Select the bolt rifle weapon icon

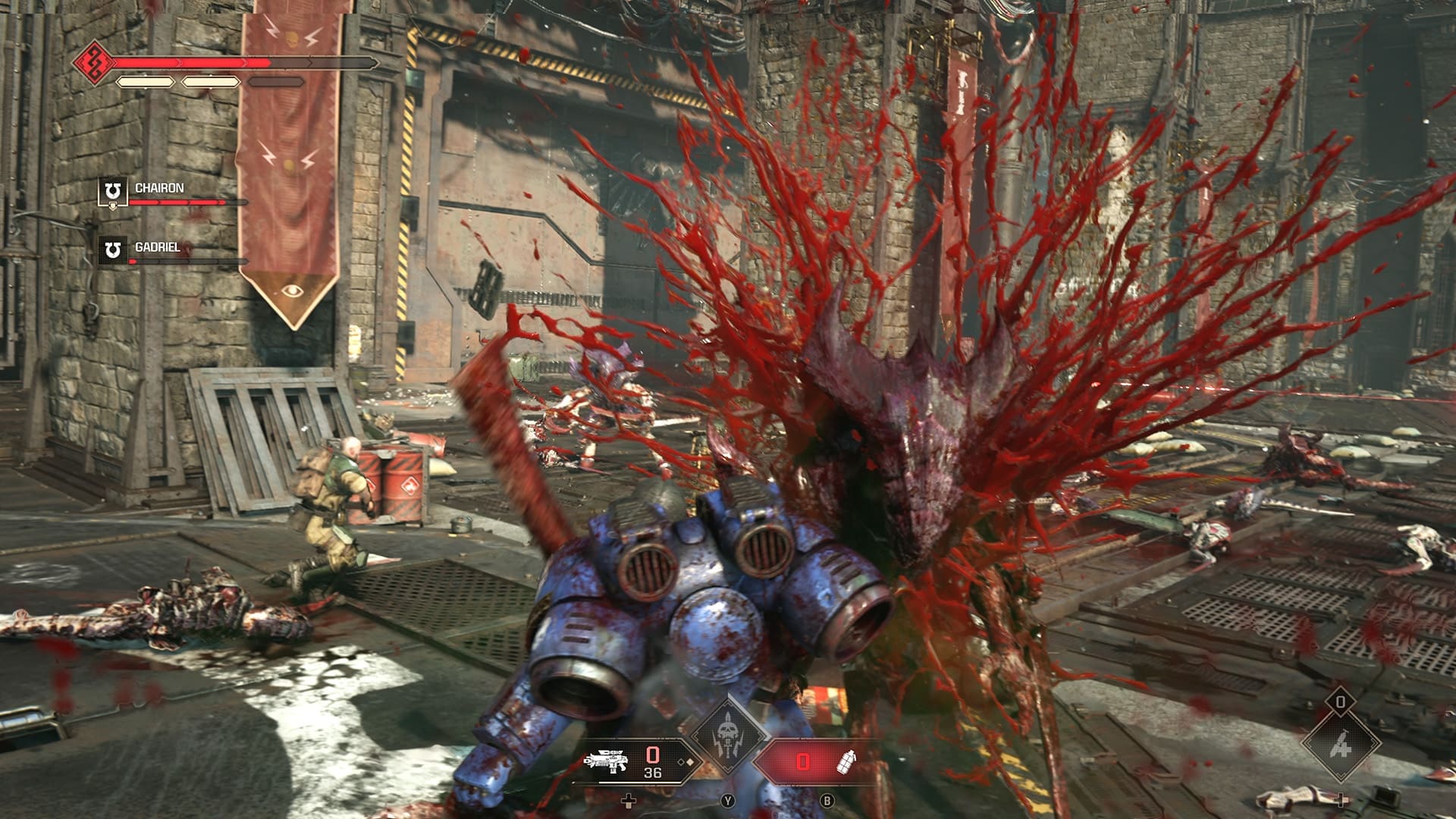point(607,761)
